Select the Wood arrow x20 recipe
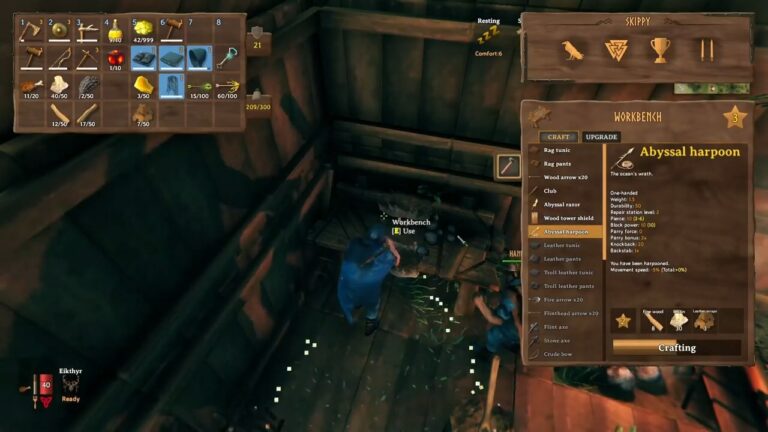The image size is (768, 432). [564, 176]
